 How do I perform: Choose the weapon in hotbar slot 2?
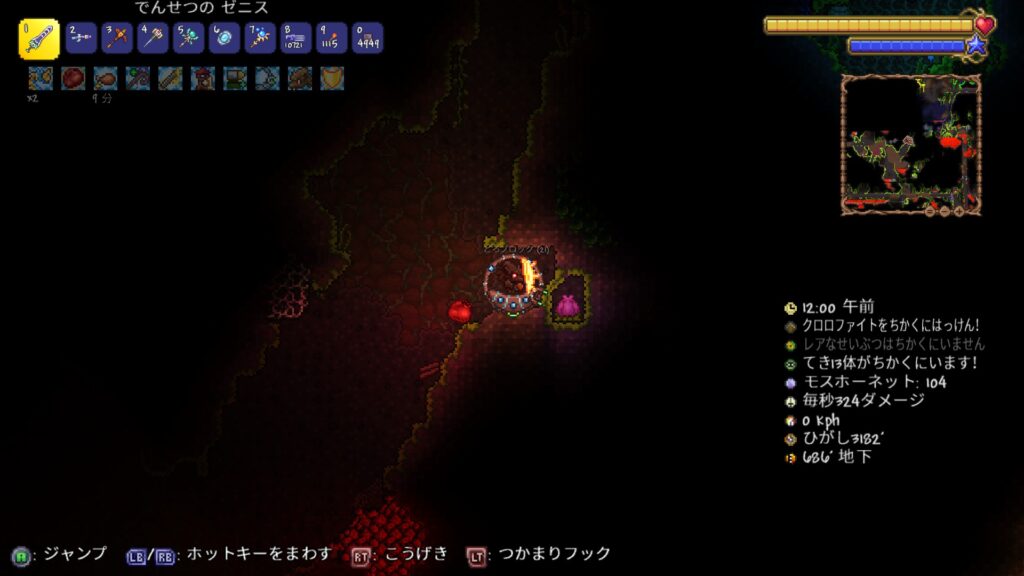tap(81, 38)
